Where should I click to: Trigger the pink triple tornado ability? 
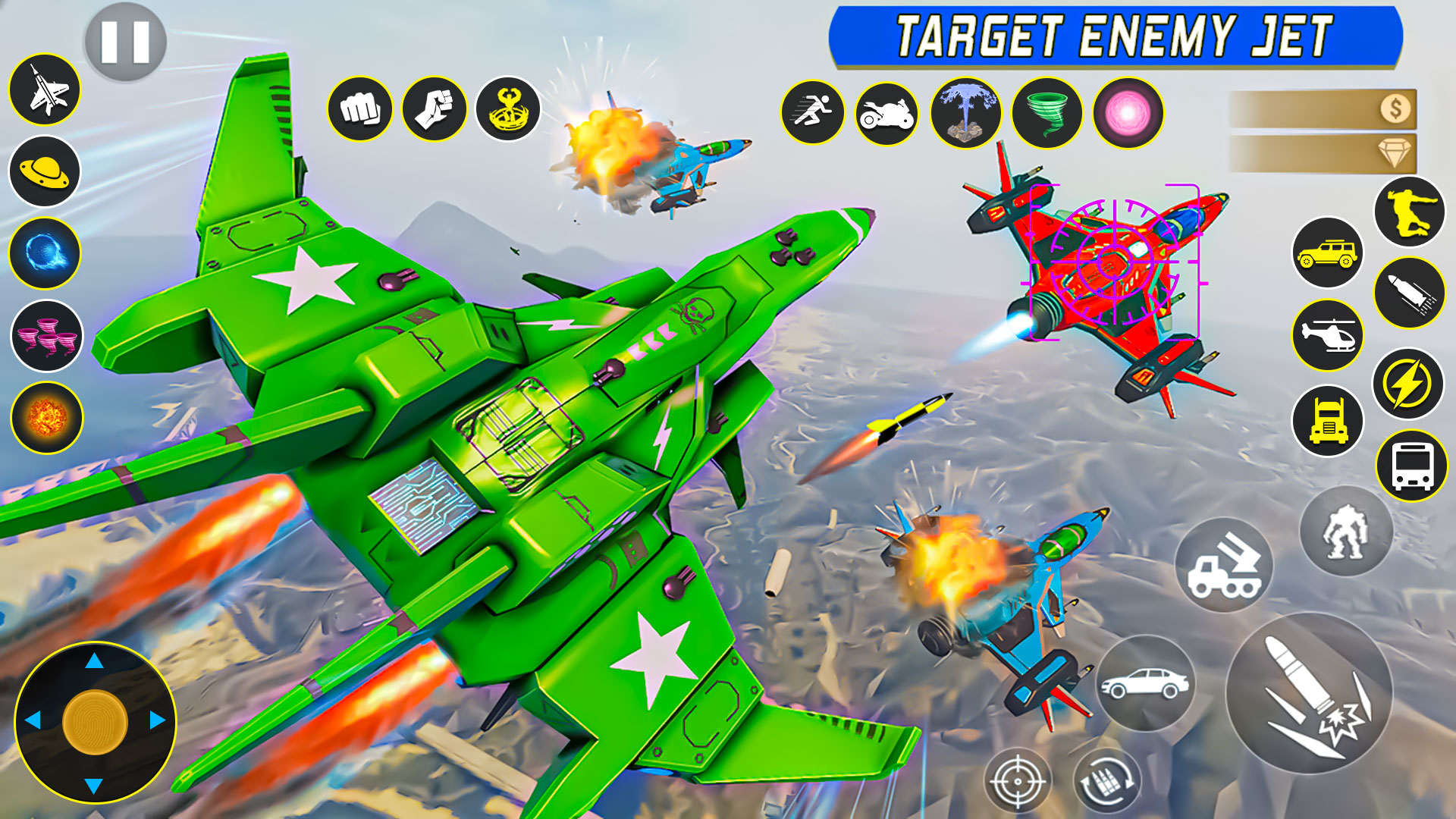[x=46, y=336]
